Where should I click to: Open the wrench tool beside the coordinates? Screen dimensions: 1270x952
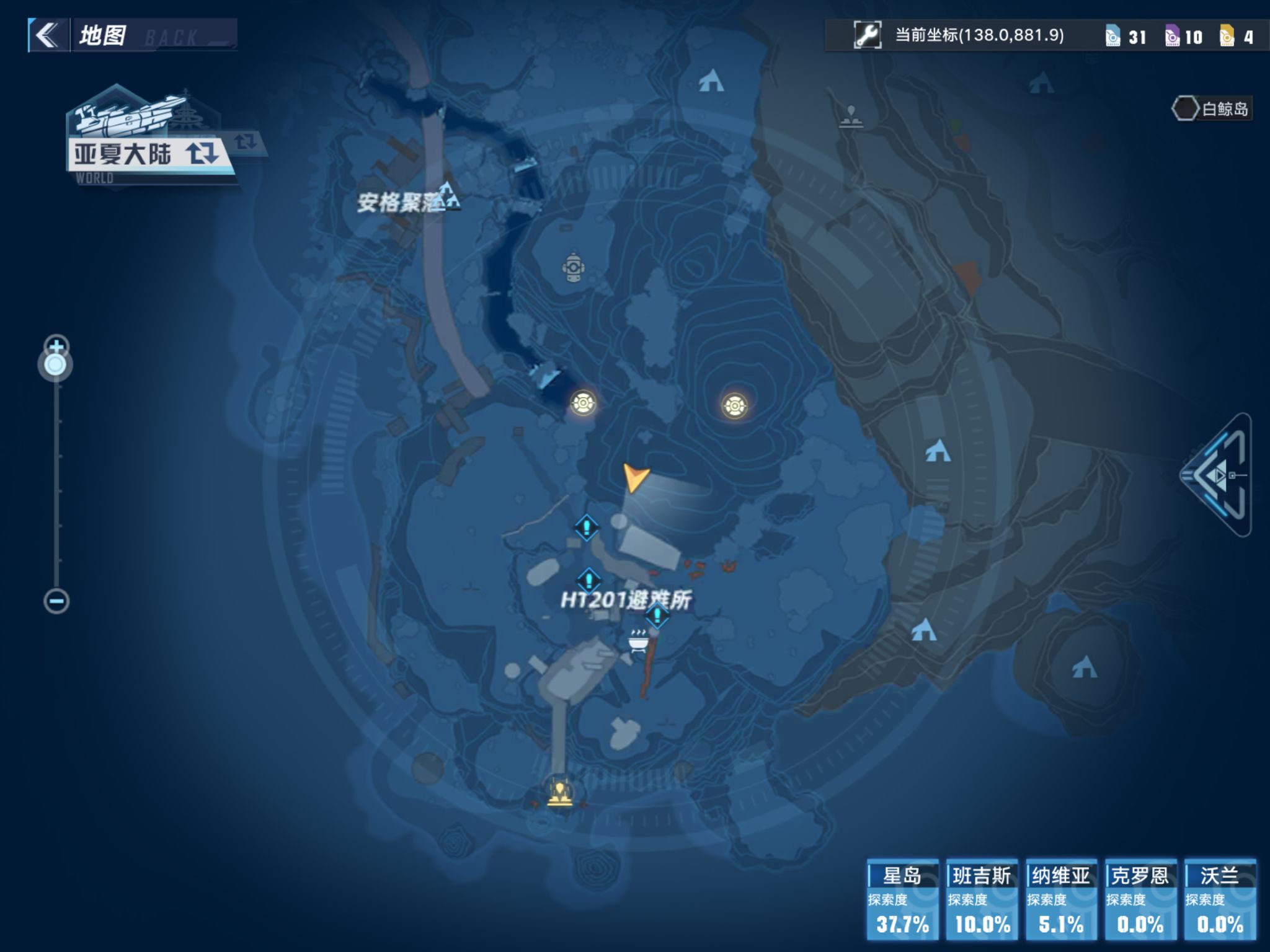pyautogui.click(x=867, y=35)
